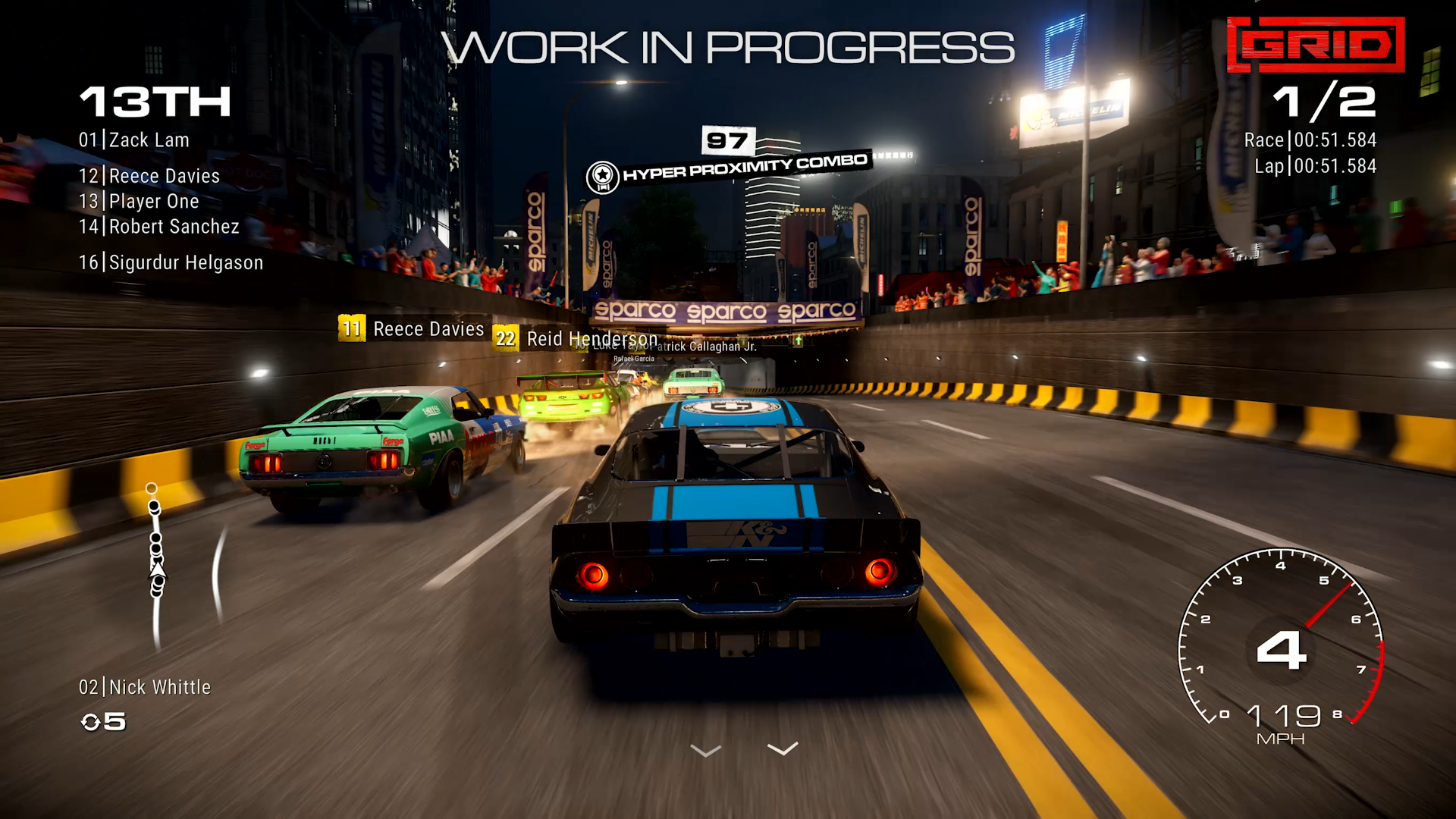Select Zack Lam in the standings list

[134, 140]
